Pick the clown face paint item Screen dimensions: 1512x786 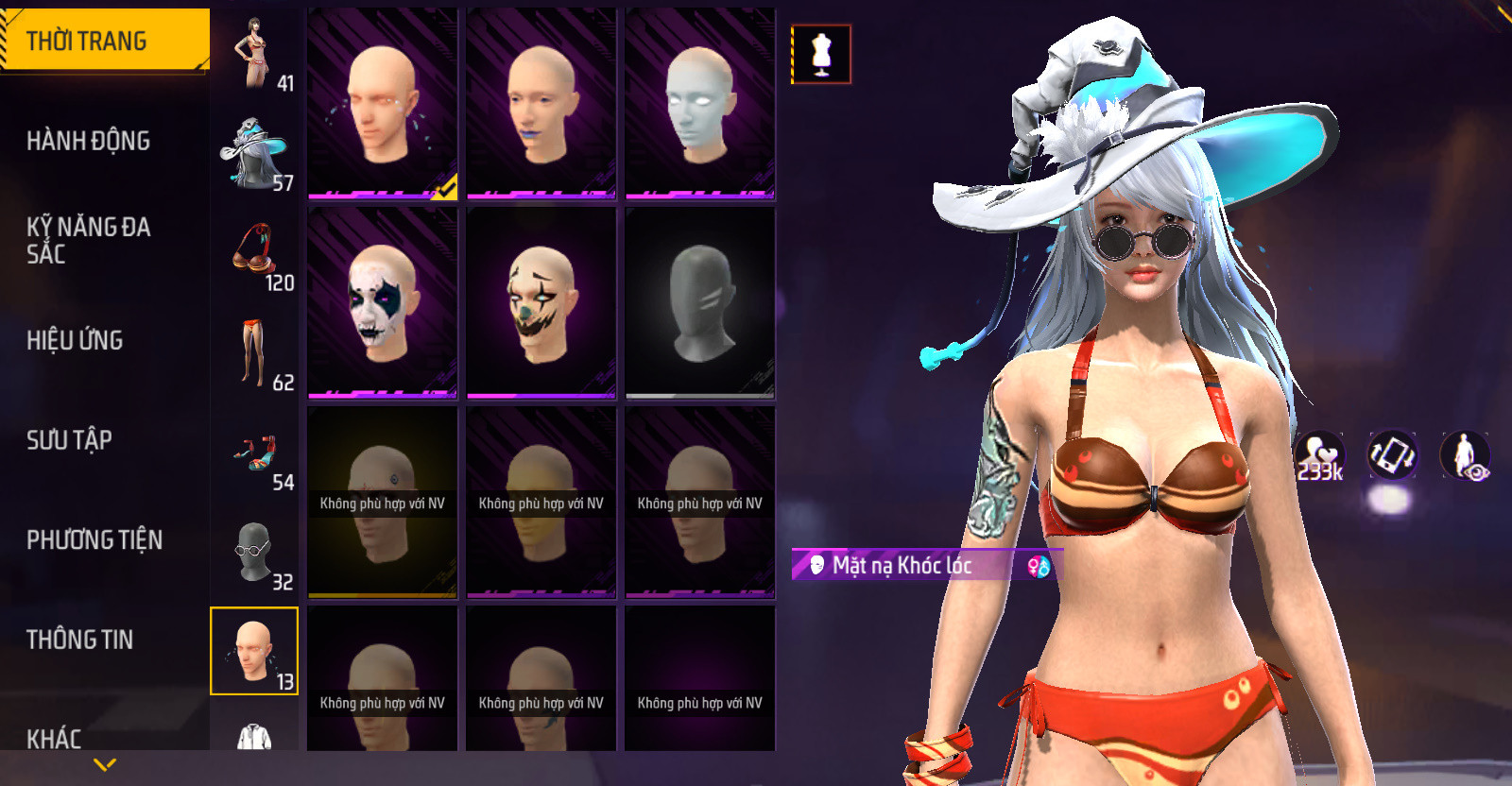click(x=541, y=302)
